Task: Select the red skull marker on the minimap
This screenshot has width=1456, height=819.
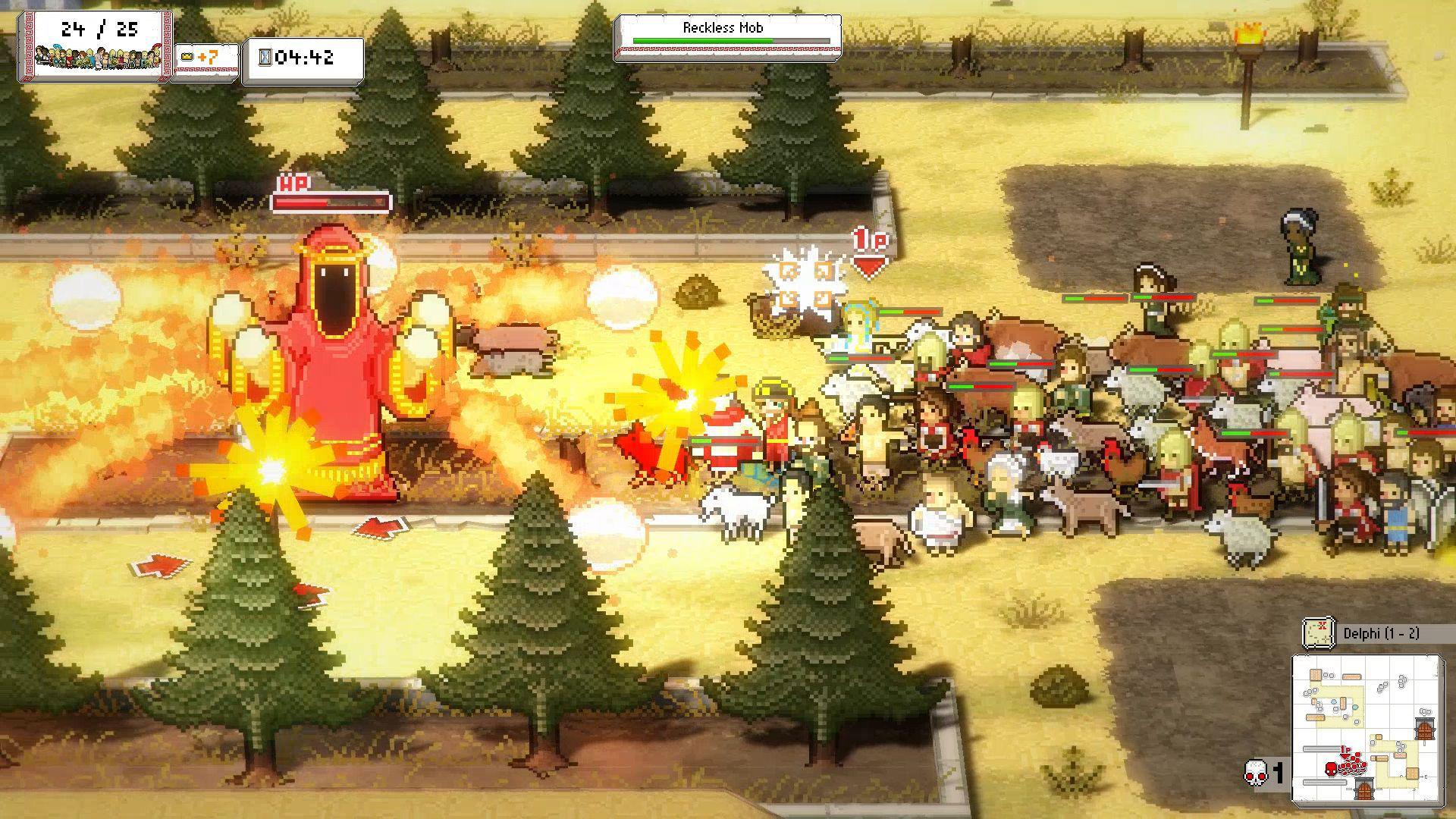Action: pyautogui.click(x=1332, y=768)
